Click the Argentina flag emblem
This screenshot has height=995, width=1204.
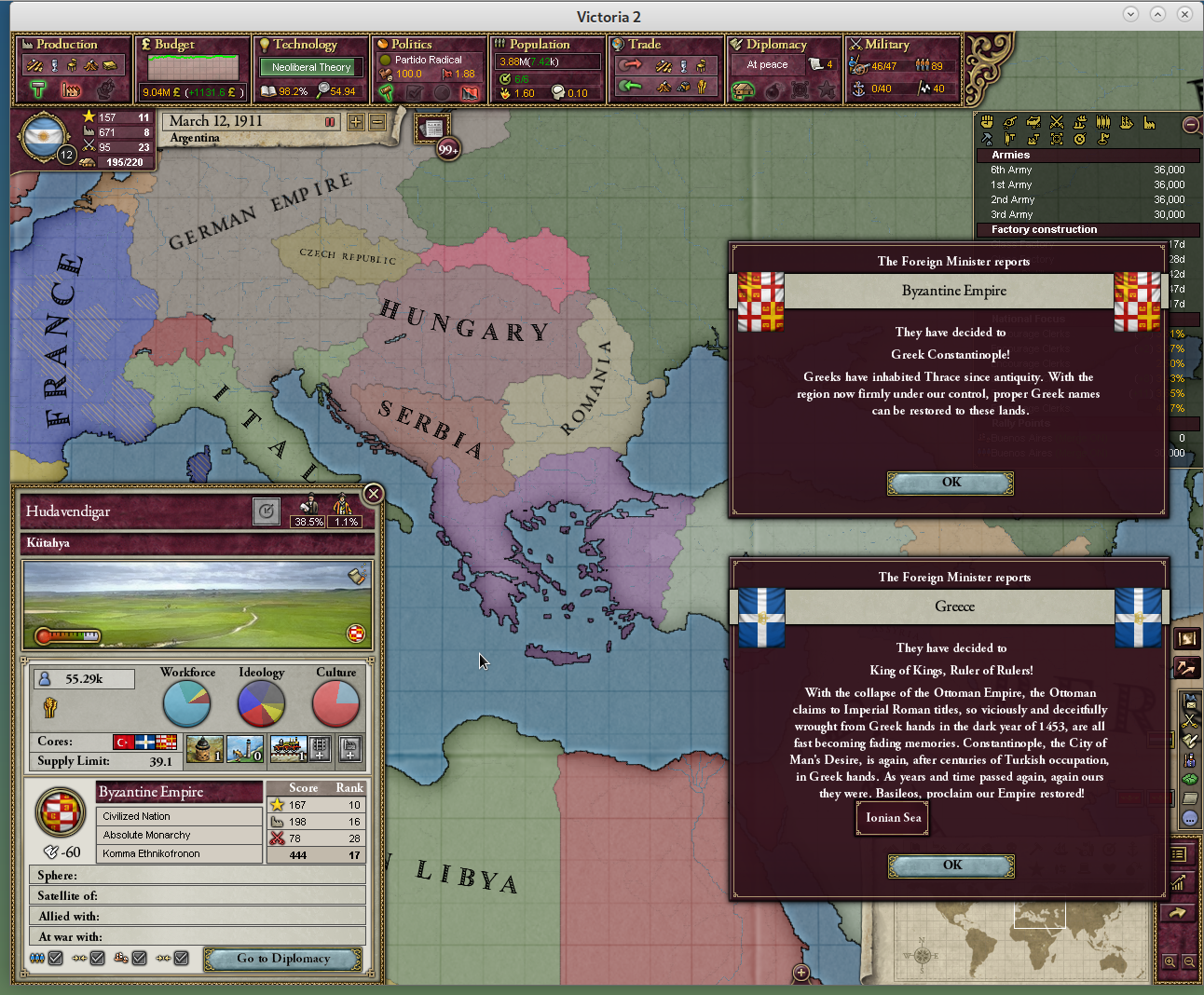(x=43, y=138)
